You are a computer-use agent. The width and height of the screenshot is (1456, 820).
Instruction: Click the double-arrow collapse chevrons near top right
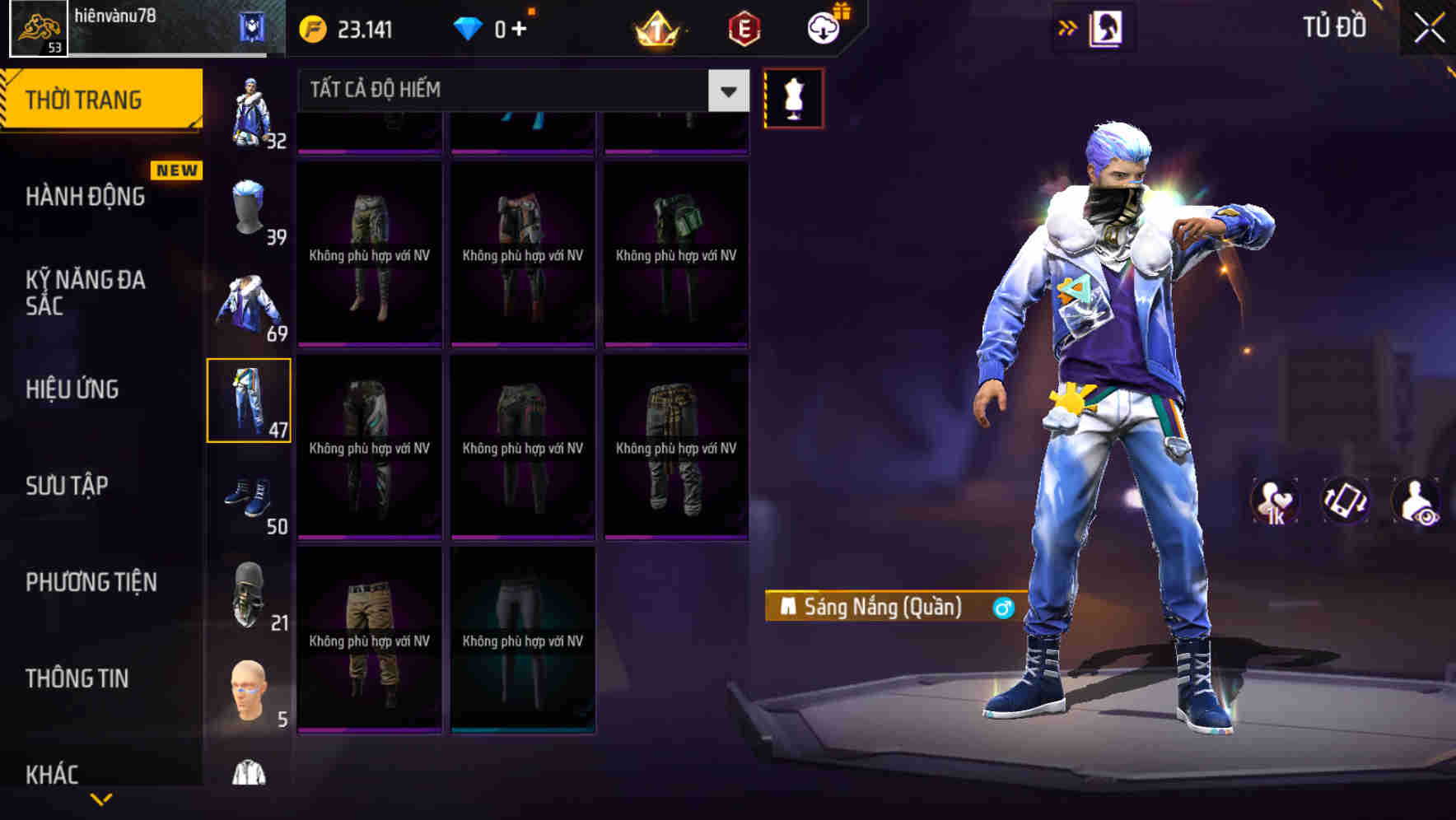tap(1068, 25)
